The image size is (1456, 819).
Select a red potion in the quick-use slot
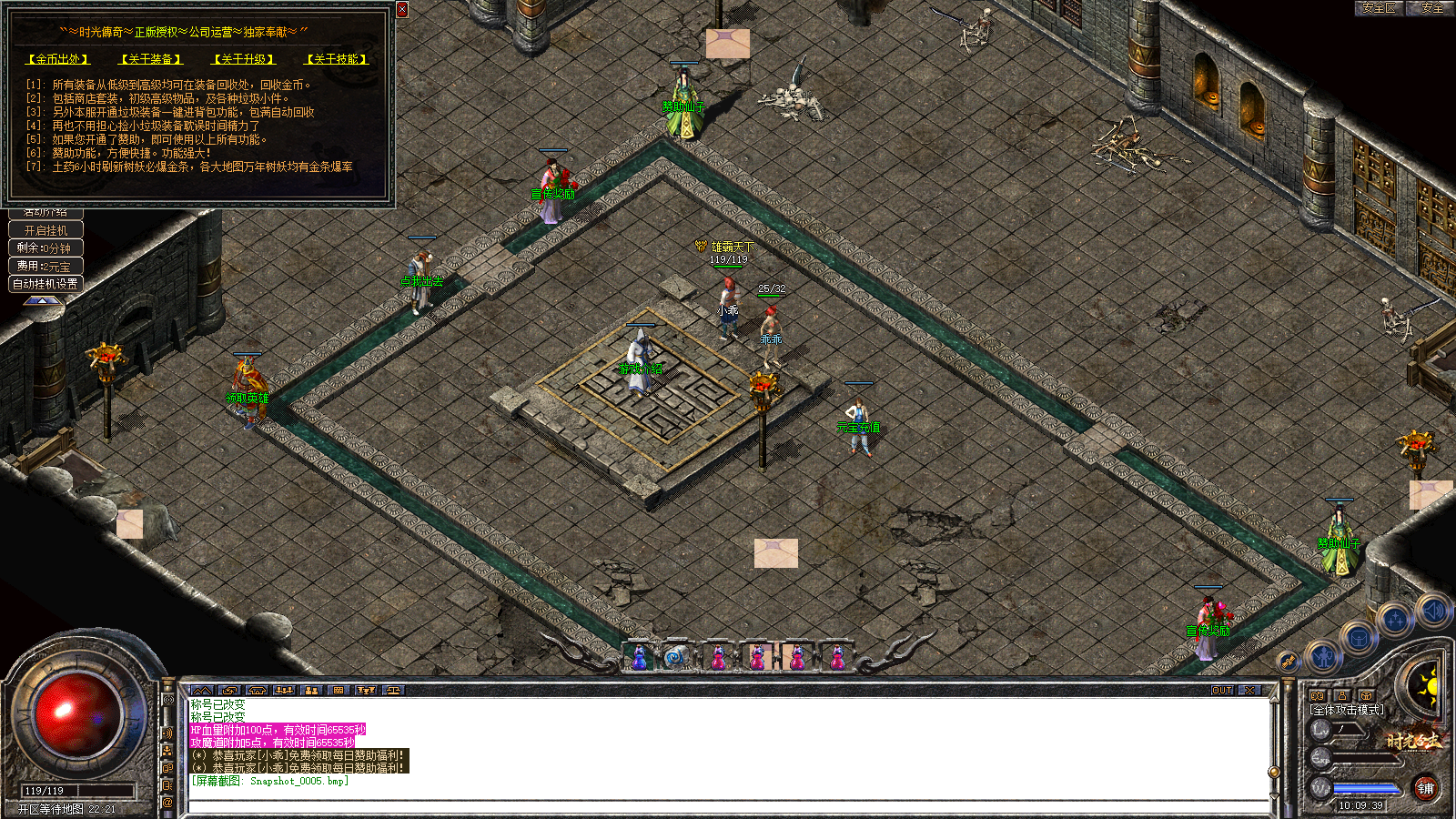pyautogui.click(x=719, y=658)
